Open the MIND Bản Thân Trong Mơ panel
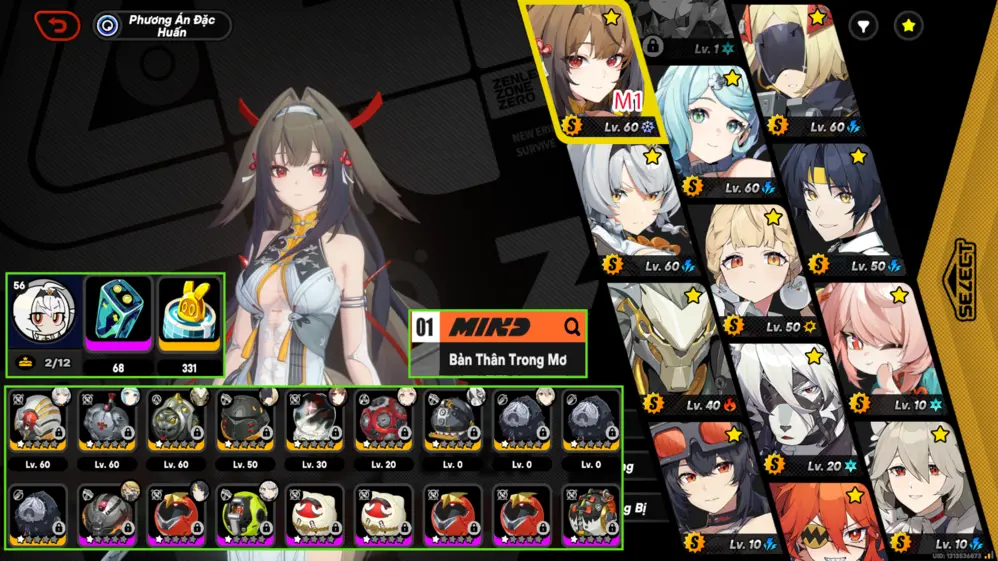The height and width of the screenshot is (561, 998). (x=498, y=343)
